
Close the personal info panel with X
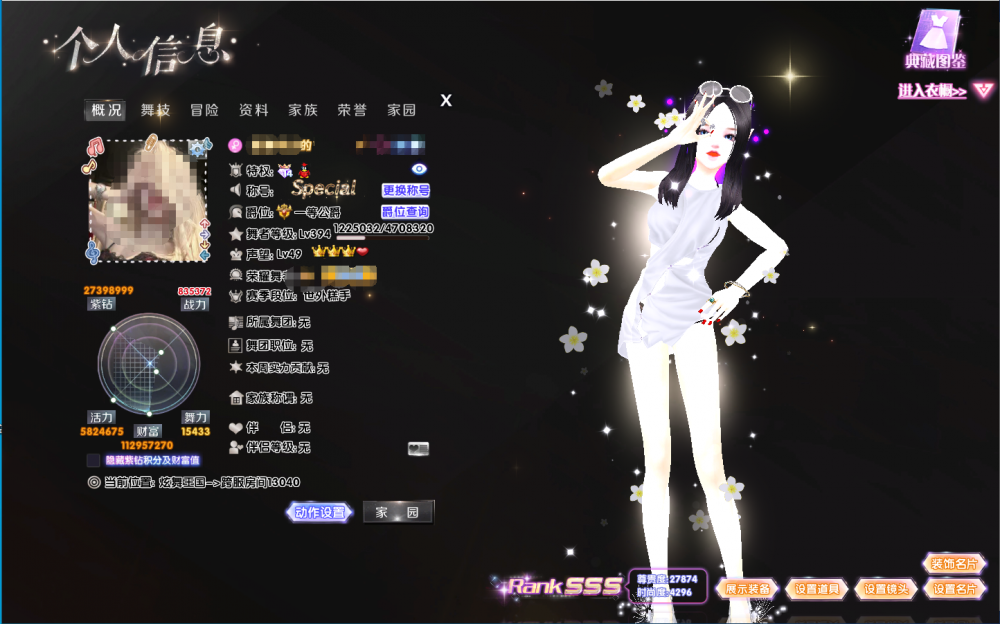pos(446,100)
